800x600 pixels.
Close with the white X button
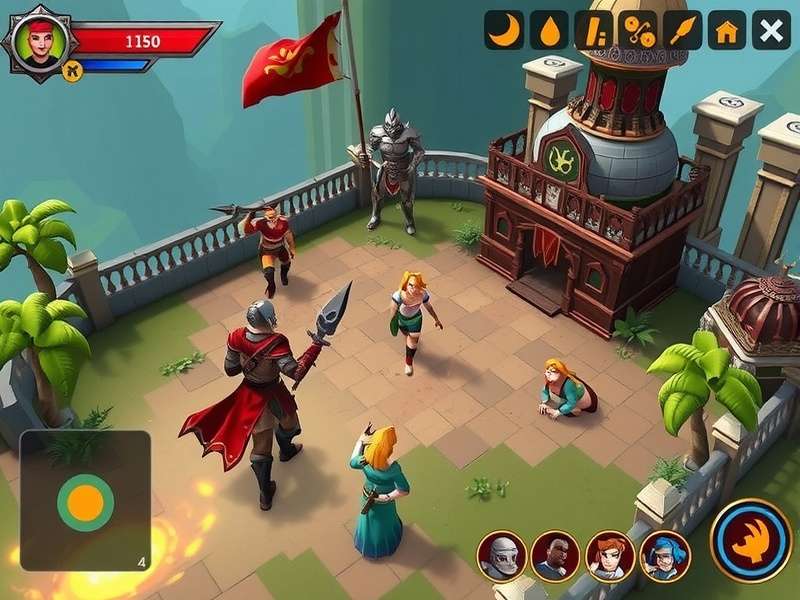[771, 30]
